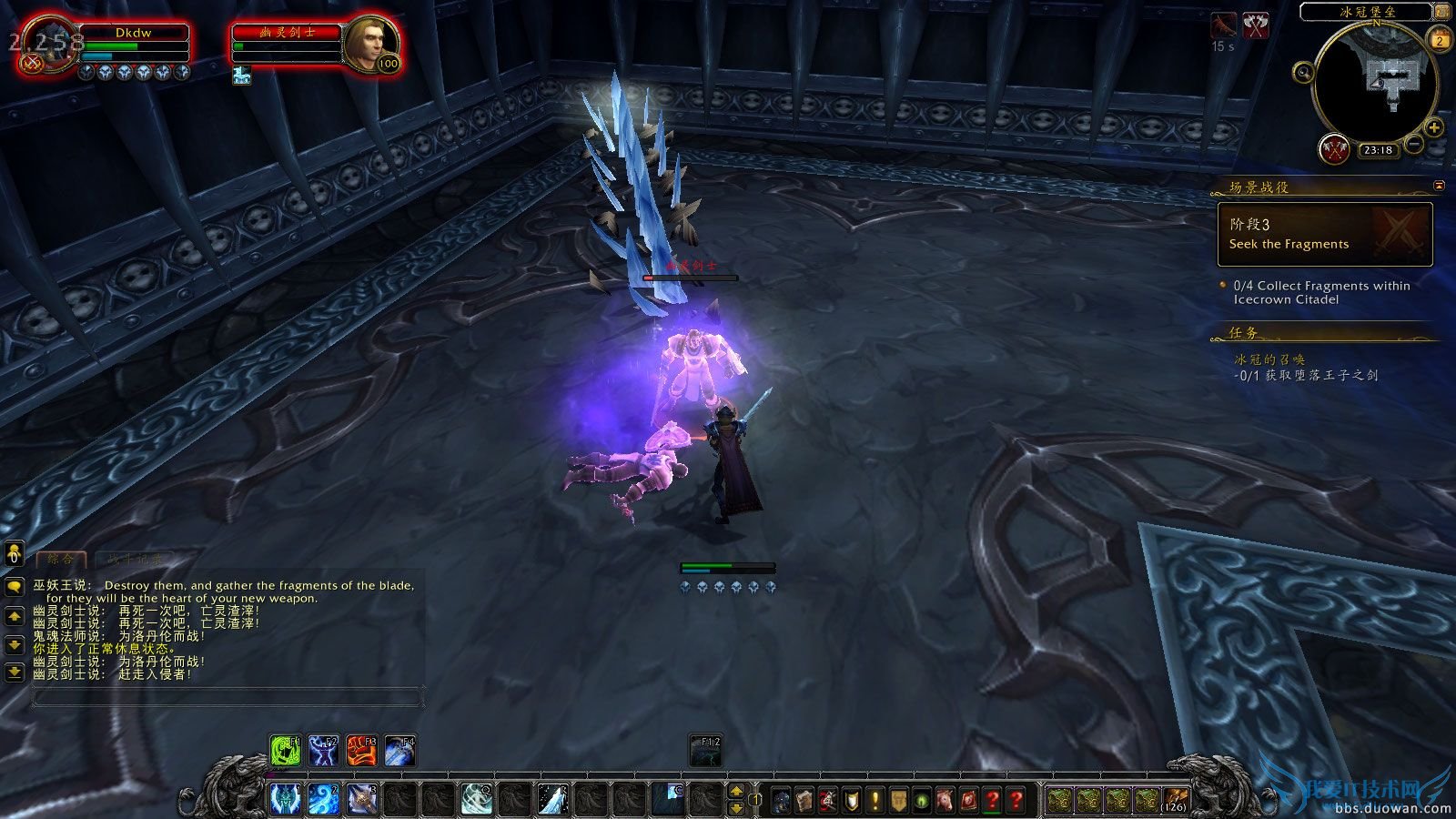1456x819 pixels.
Task: Open the guild panel tabard icon
Action: click(x=898, y=799)
